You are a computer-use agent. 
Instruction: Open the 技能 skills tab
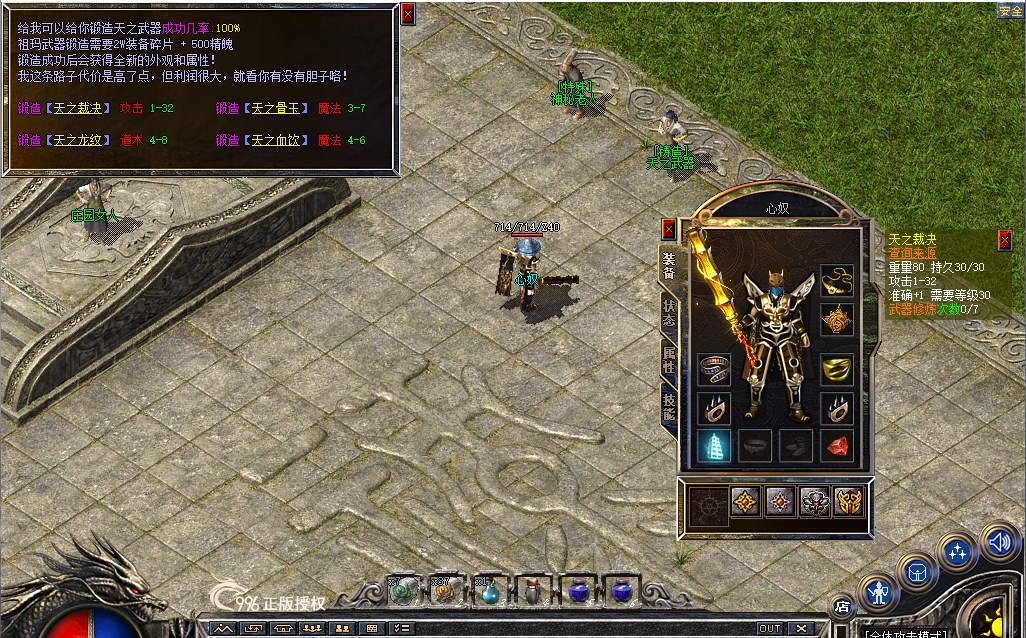[x=669, y=406]
